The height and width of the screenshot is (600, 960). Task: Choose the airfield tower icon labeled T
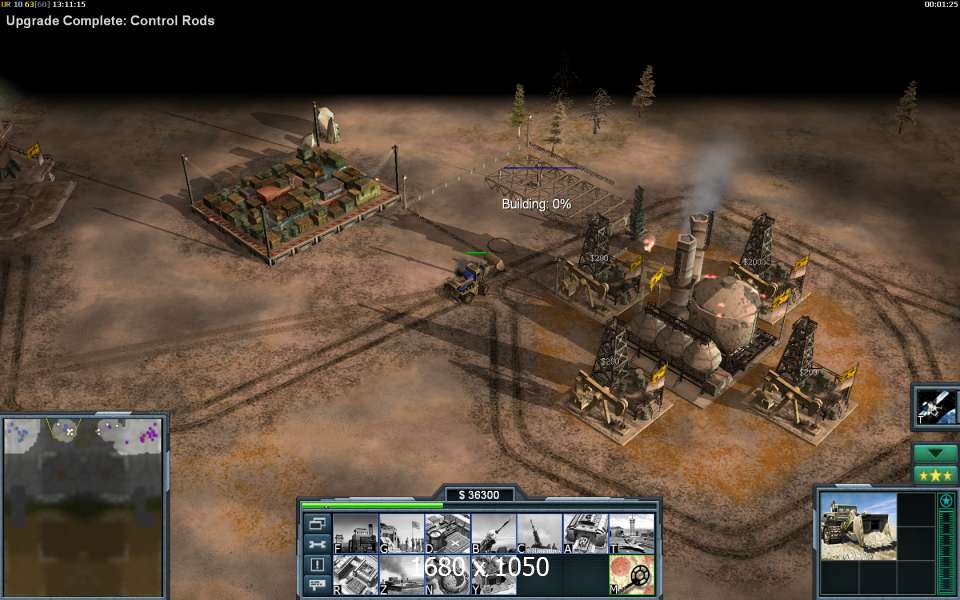tap(631, 533)
